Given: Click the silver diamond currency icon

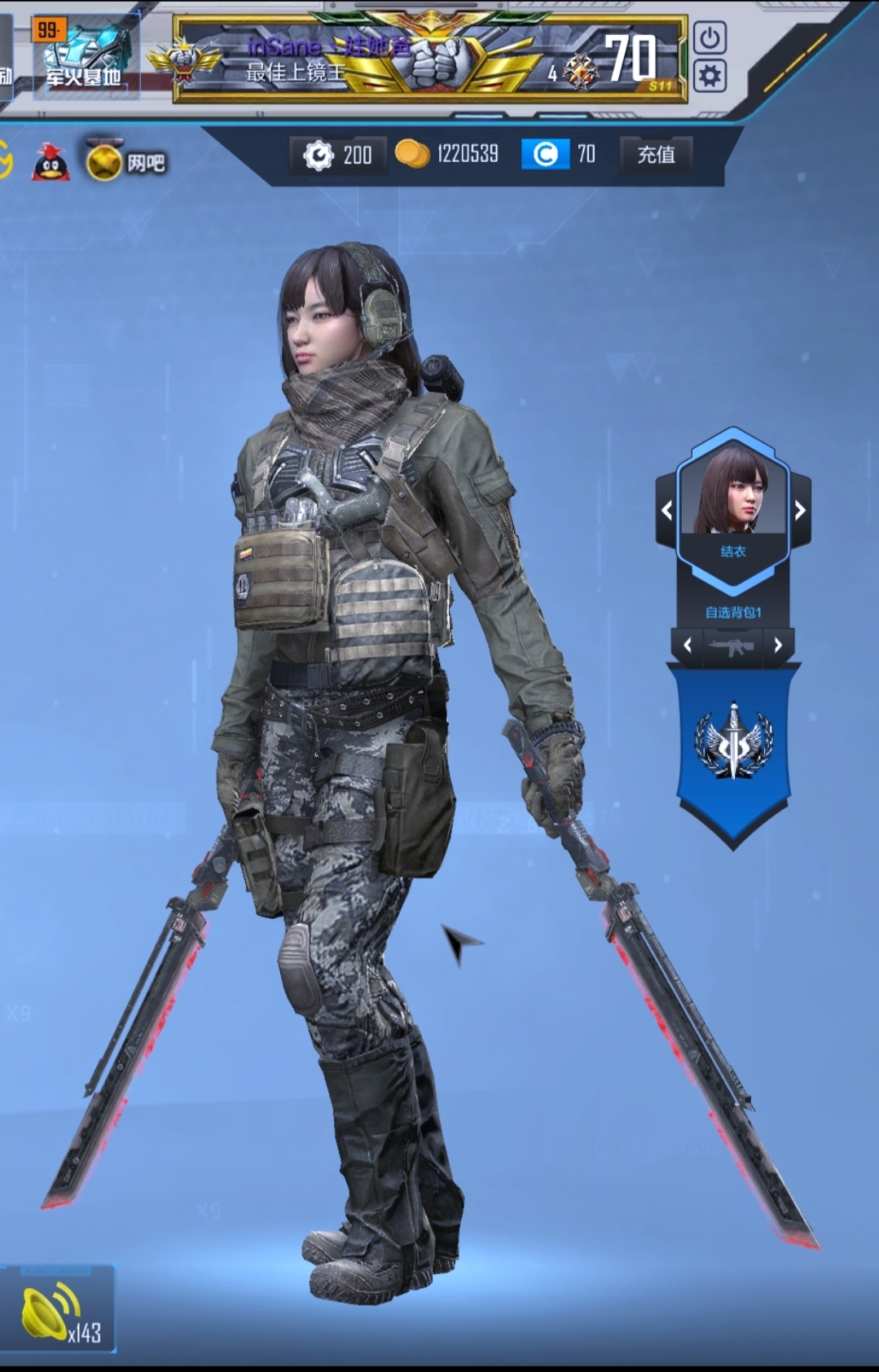Looking at the screenshot, I should [x=318, y=155].
